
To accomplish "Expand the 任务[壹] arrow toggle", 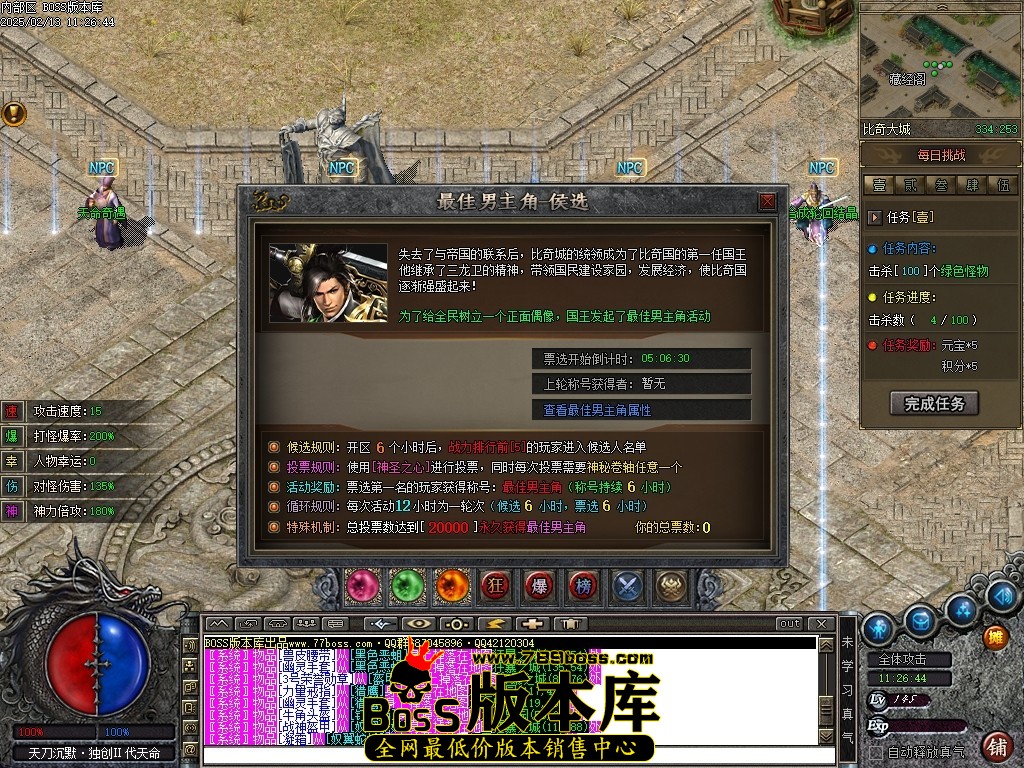I will pos(875,217).
